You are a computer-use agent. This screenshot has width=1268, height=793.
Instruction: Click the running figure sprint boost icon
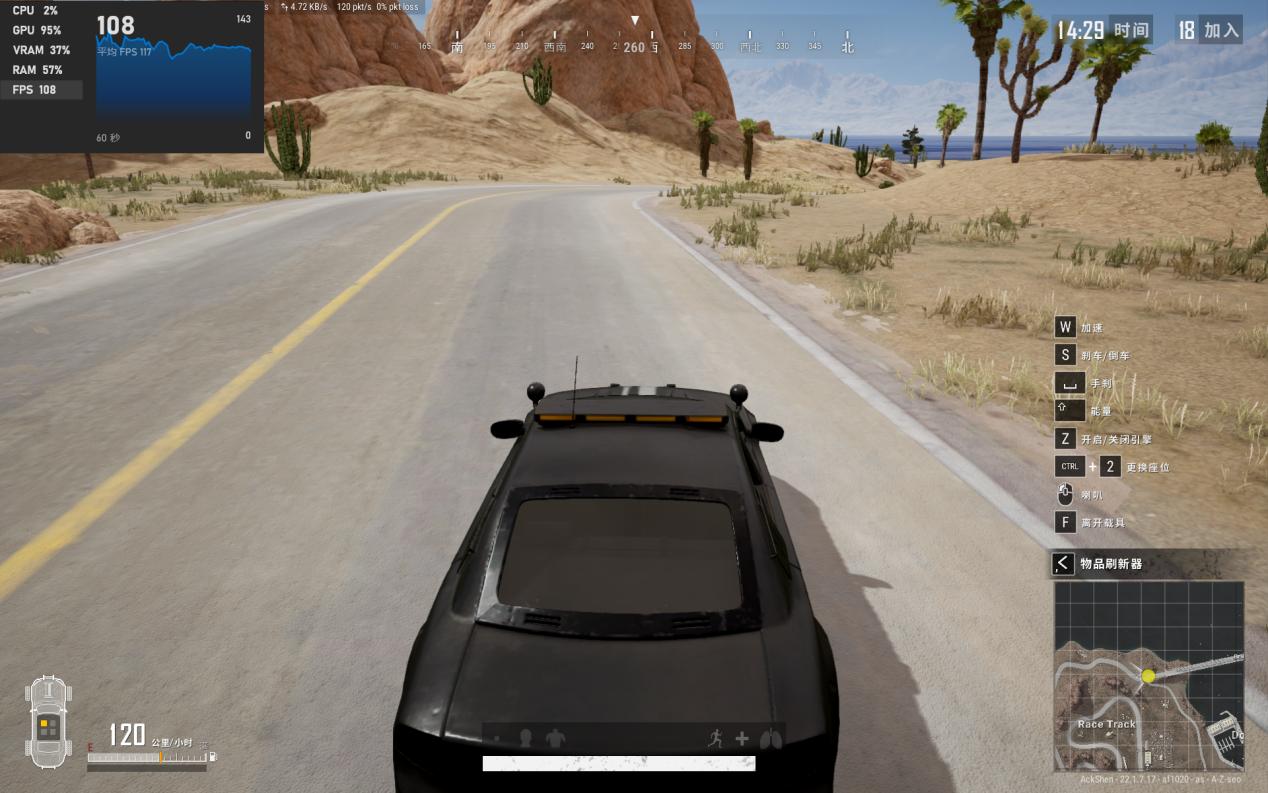[x=715, y=739]
